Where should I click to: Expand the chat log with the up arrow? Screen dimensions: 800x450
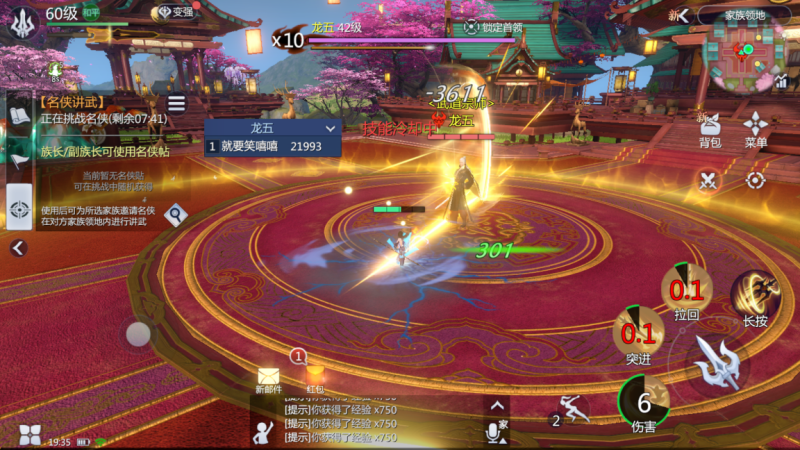pos(497,405)
